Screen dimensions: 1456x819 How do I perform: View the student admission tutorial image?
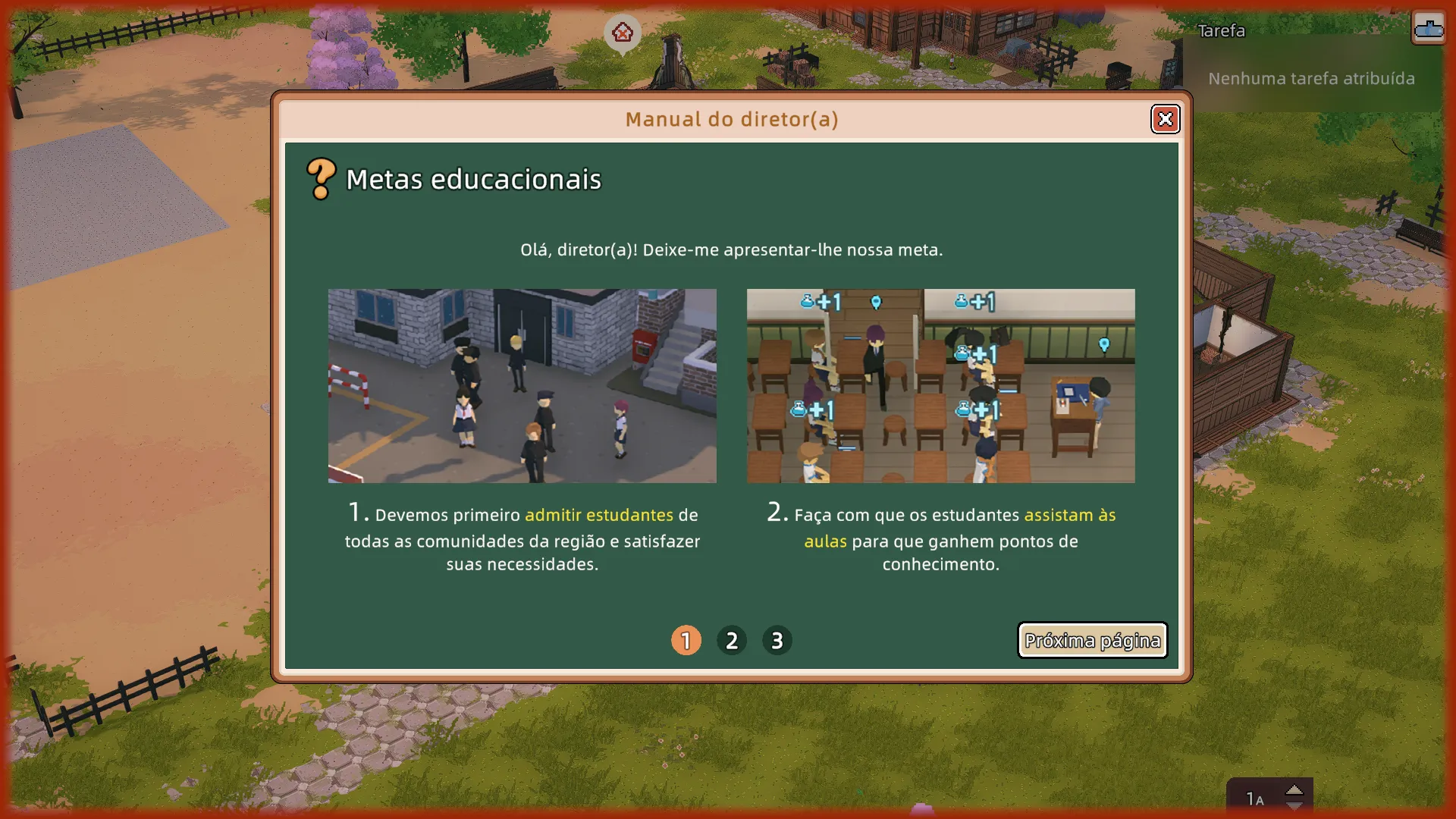pos(522,385)
